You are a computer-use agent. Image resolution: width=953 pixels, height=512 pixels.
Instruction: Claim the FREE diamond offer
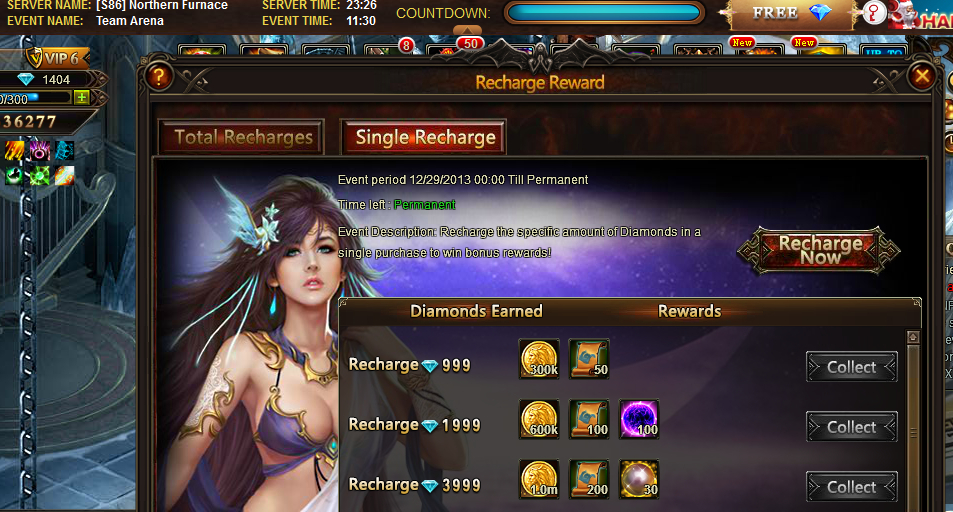(x=791, y=14)
